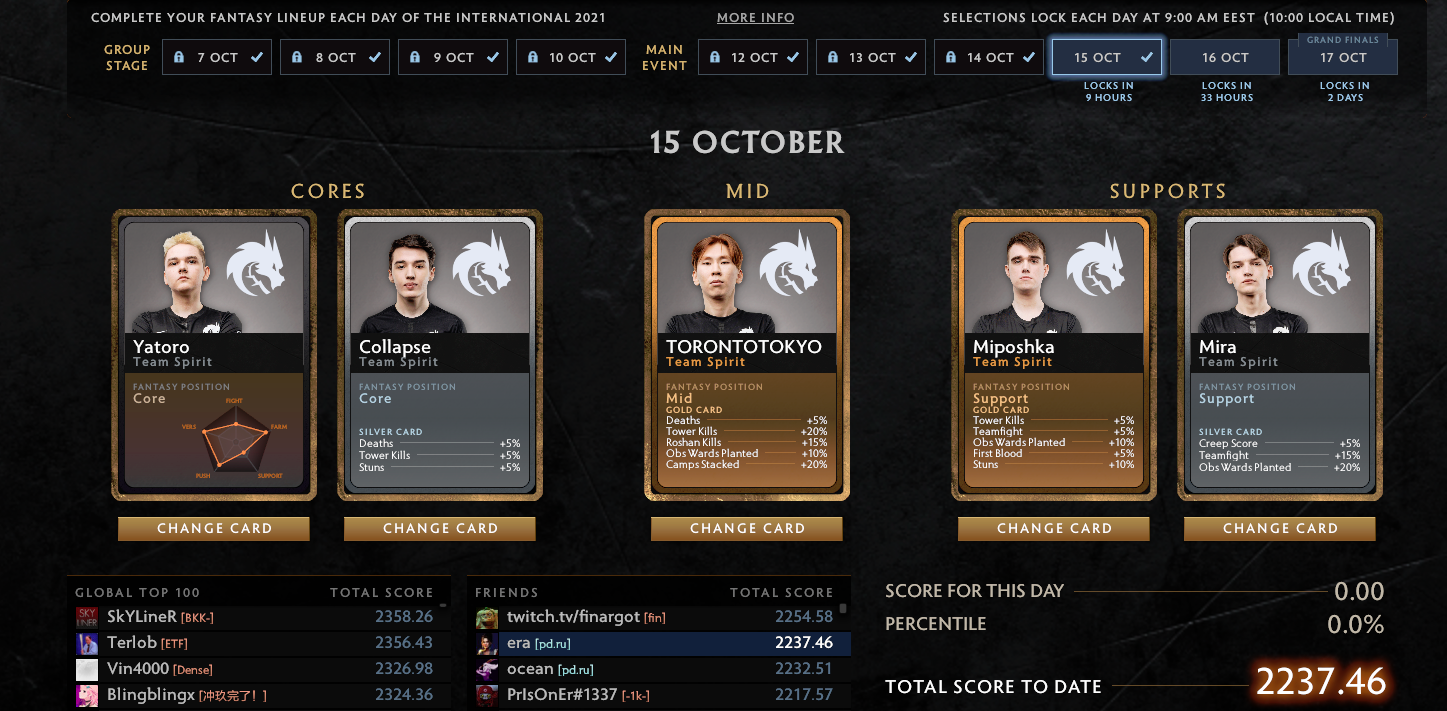Change the TORONTOTOKYO mid card
Viewport: 1447px width, 711px height.
tap(747, 528)
